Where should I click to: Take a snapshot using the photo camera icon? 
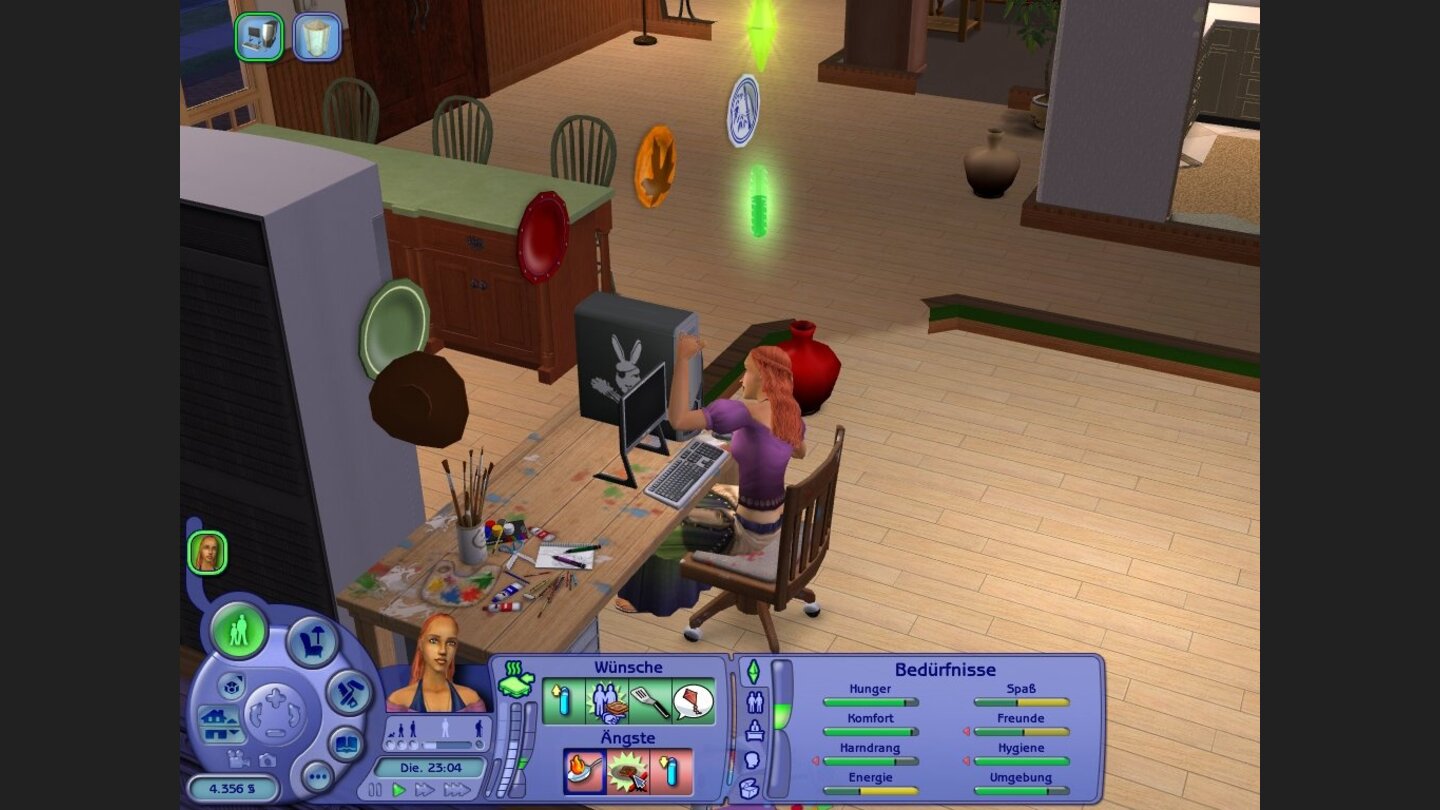pyautogui.click(x=267, y=761)
